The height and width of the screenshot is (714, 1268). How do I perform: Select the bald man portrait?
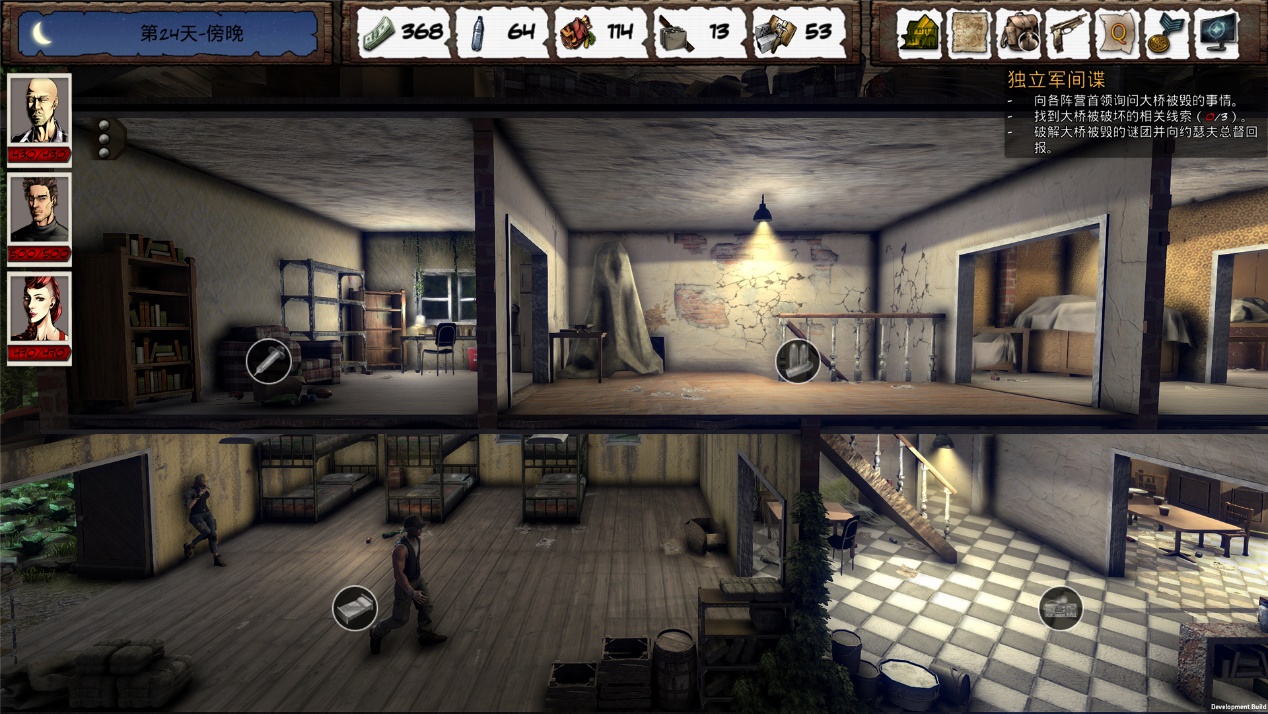tap(40, 110)
